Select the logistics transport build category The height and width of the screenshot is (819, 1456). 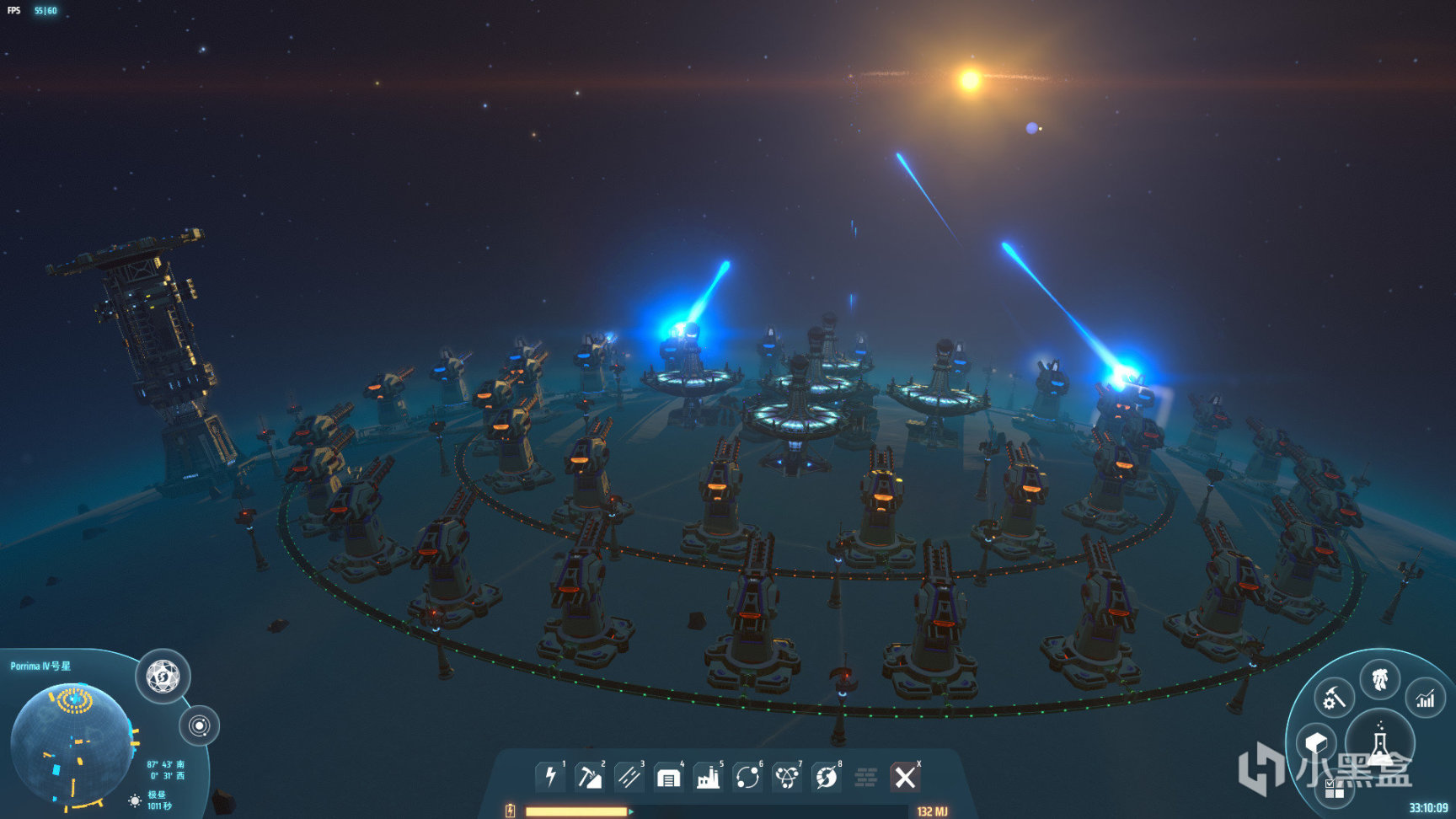point(747,776)
